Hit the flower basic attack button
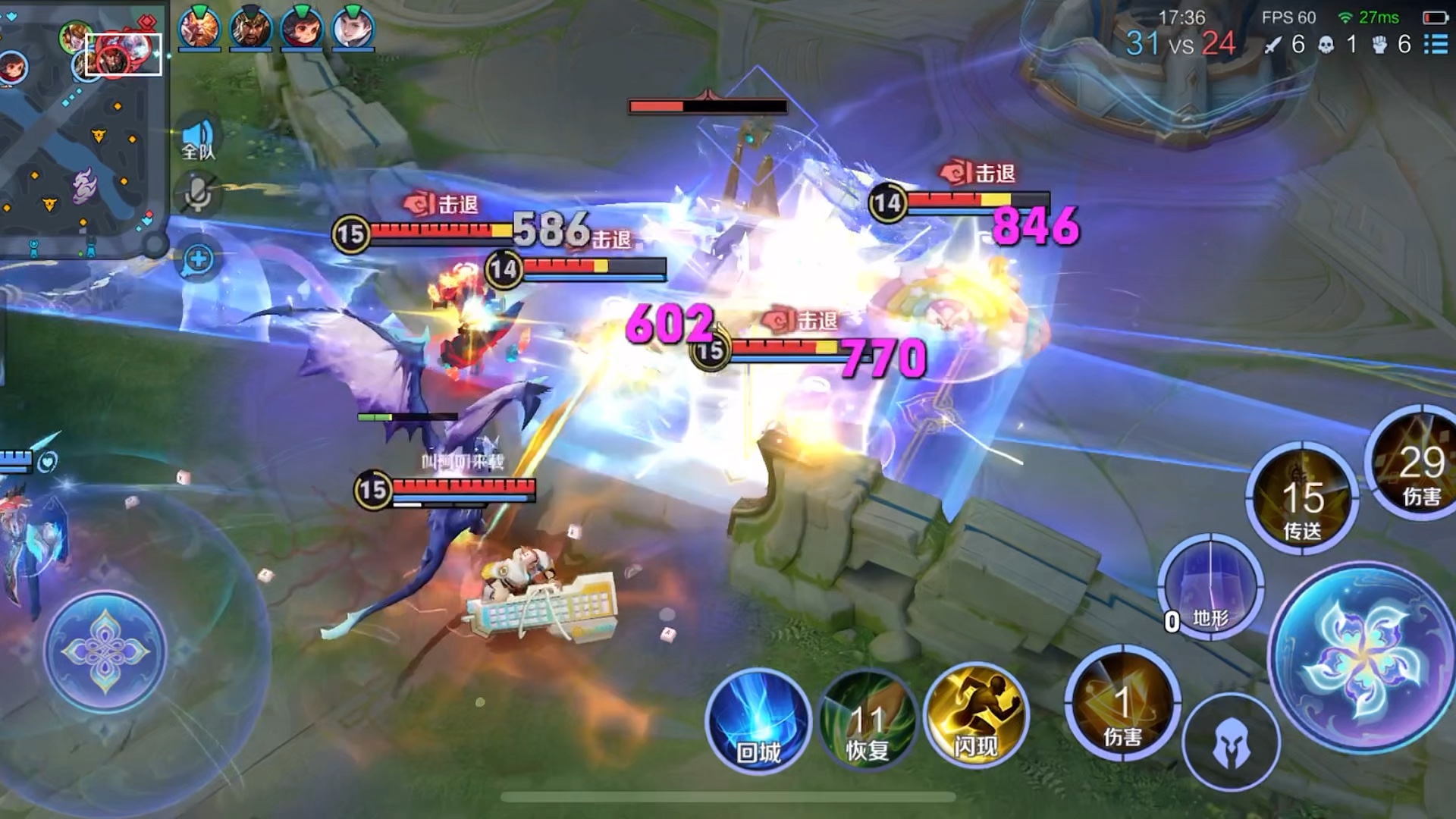Viewport: 1456px width, 819px height. click(1362, 656)
